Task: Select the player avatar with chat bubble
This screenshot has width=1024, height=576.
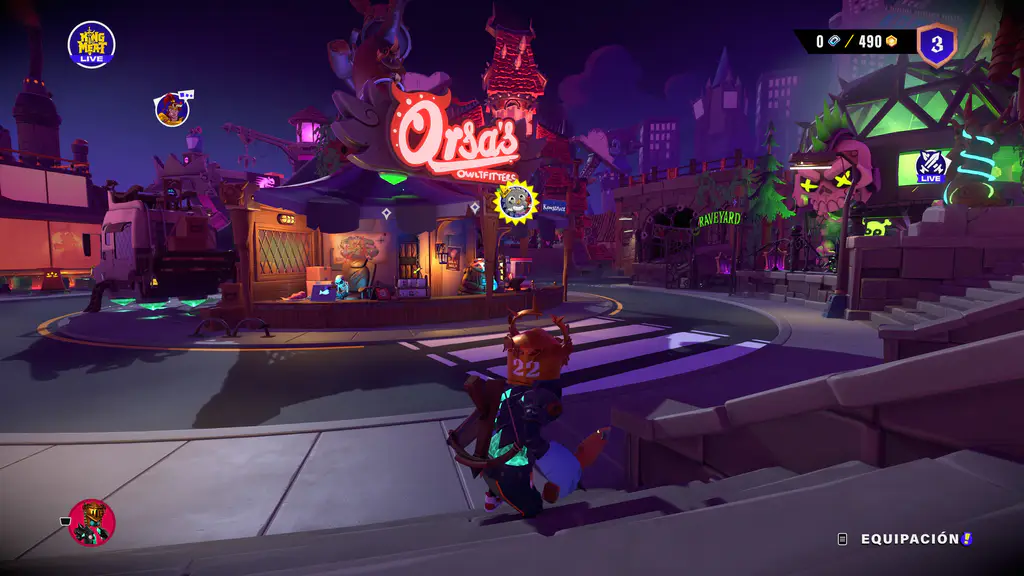Action: click(172, 109)
